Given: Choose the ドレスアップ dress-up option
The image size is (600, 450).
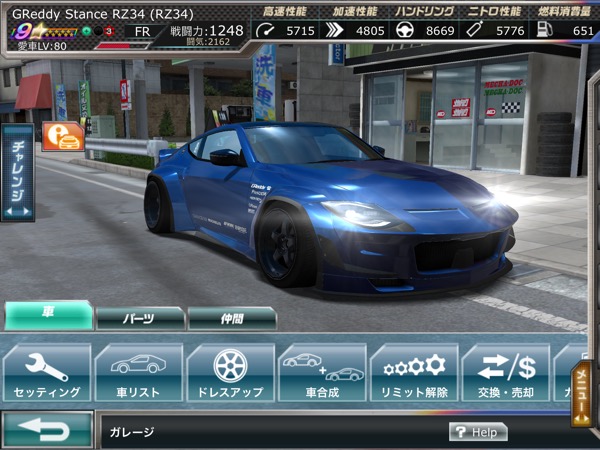Looking at the screenshot, I should tap(231, 372).
